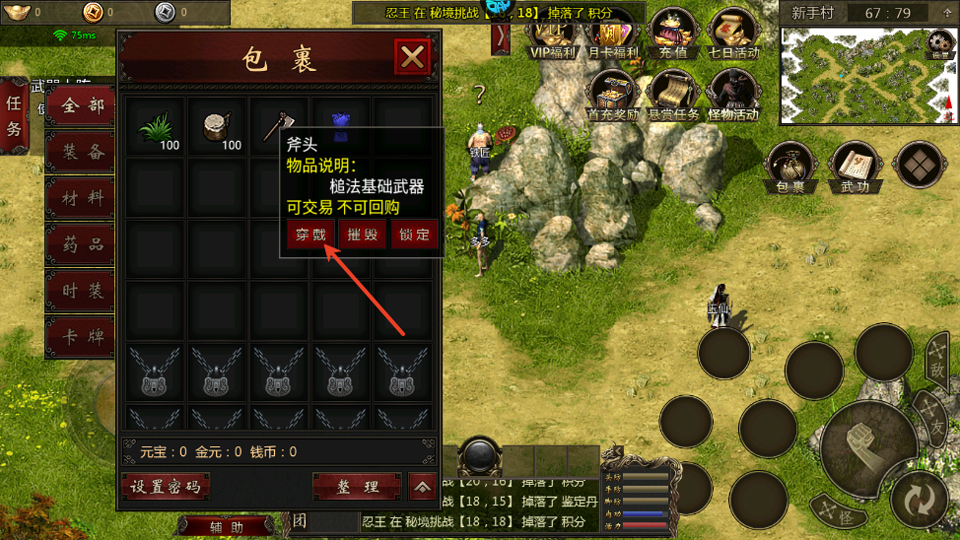Open the 充值 recharge icon
Viewport: 960px width, 540px height.
click(675, 34)
